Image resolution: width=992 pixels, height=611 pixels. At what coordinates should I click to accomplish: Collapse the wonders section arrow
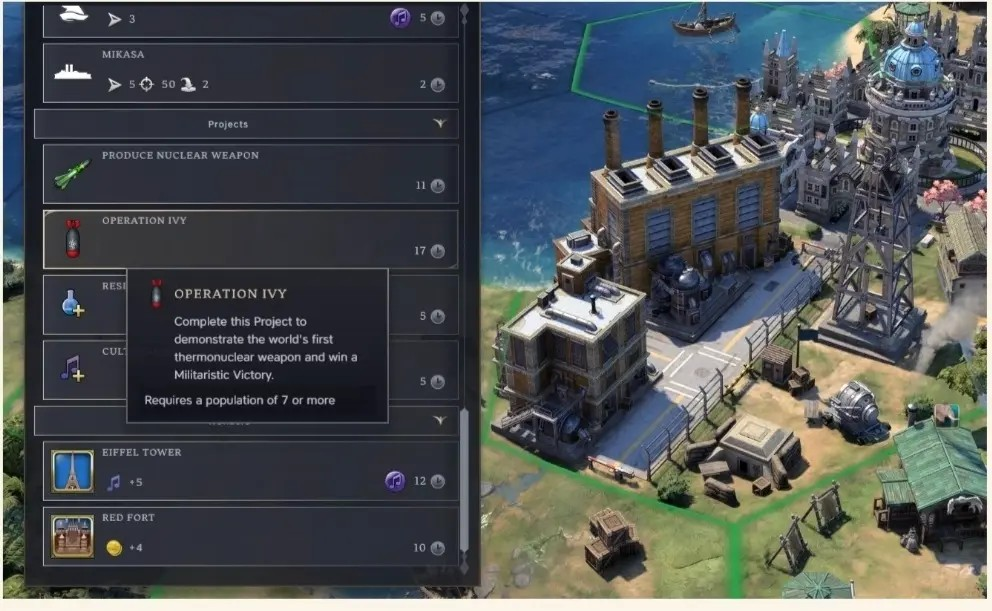point(438,421)
